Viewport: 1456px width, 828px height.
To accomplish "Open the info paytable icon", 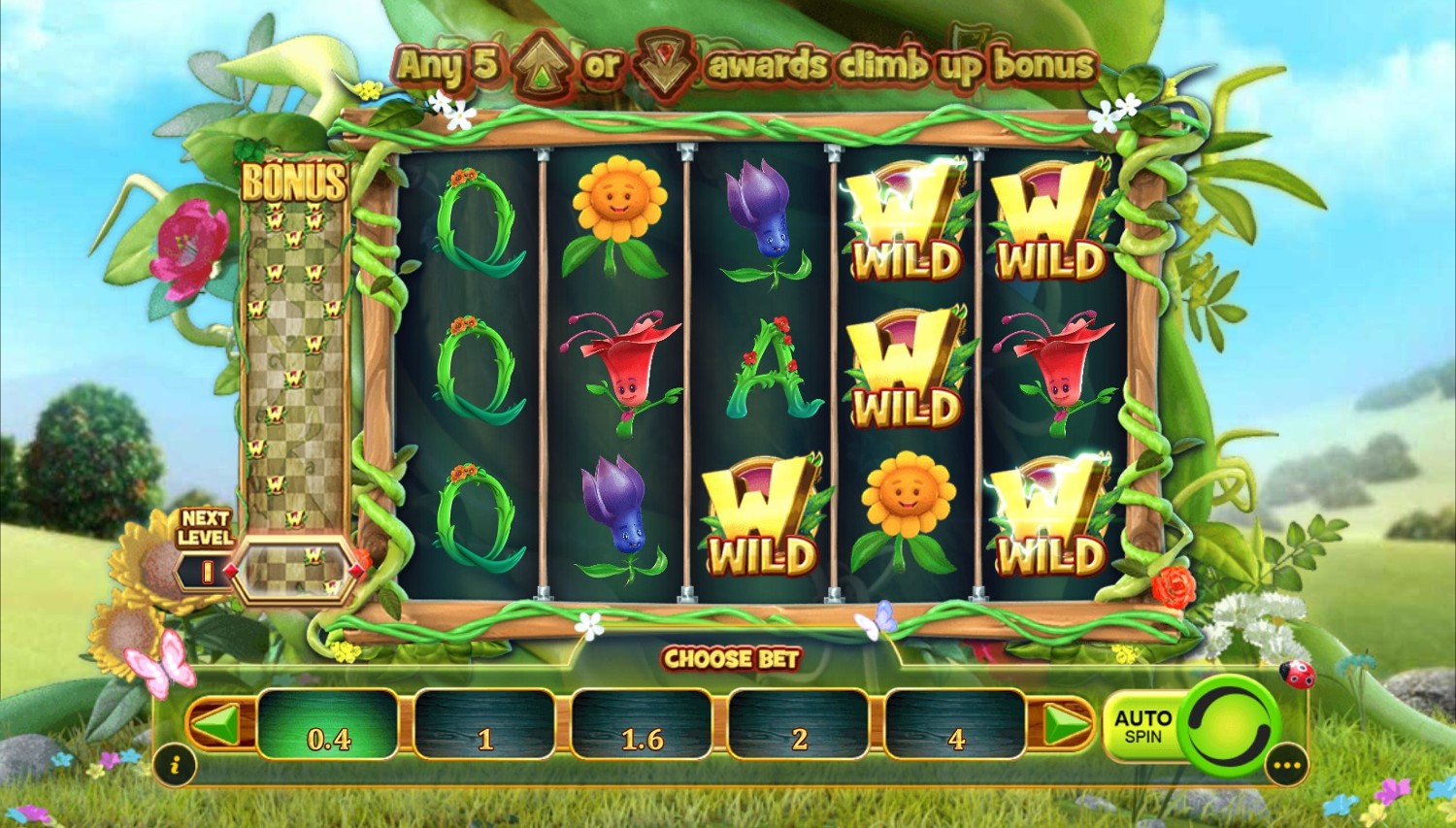I will tap(176, 766).
